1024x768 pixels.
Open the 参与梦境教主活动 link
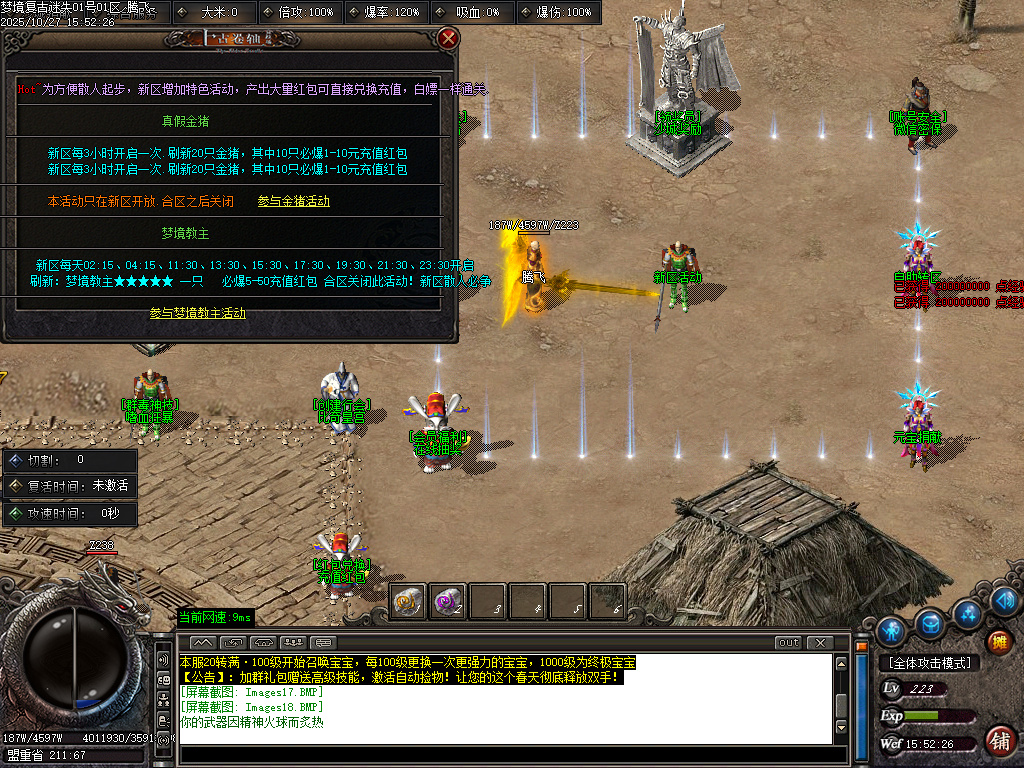click(x=198, y=313)
